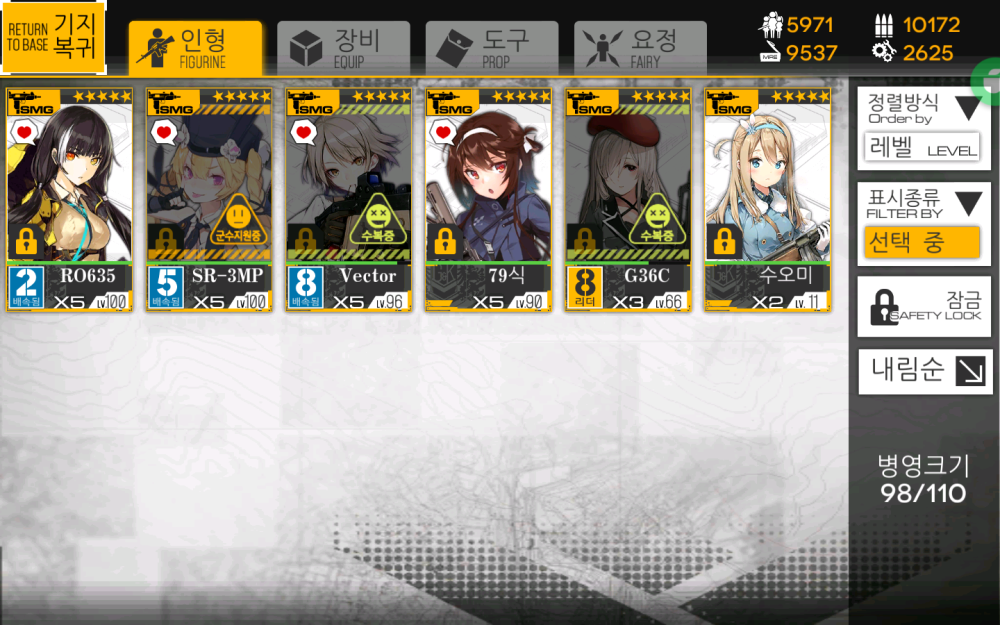1000x625 pixels.
Task: Select the Vector doll card
Action: [x=349, y=200]
